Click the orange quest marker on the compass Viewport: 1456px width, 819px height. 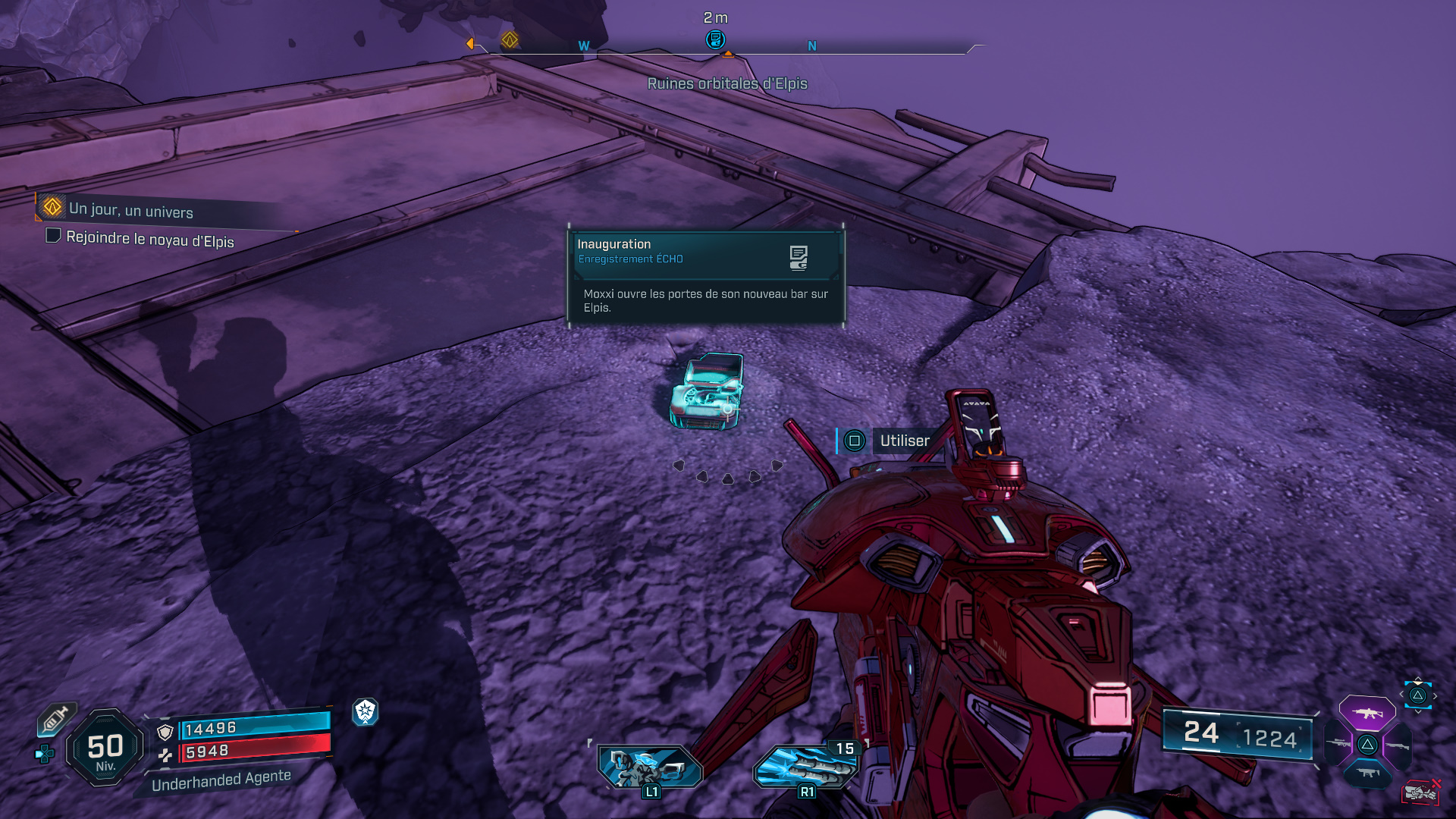(x=510, y=39)
